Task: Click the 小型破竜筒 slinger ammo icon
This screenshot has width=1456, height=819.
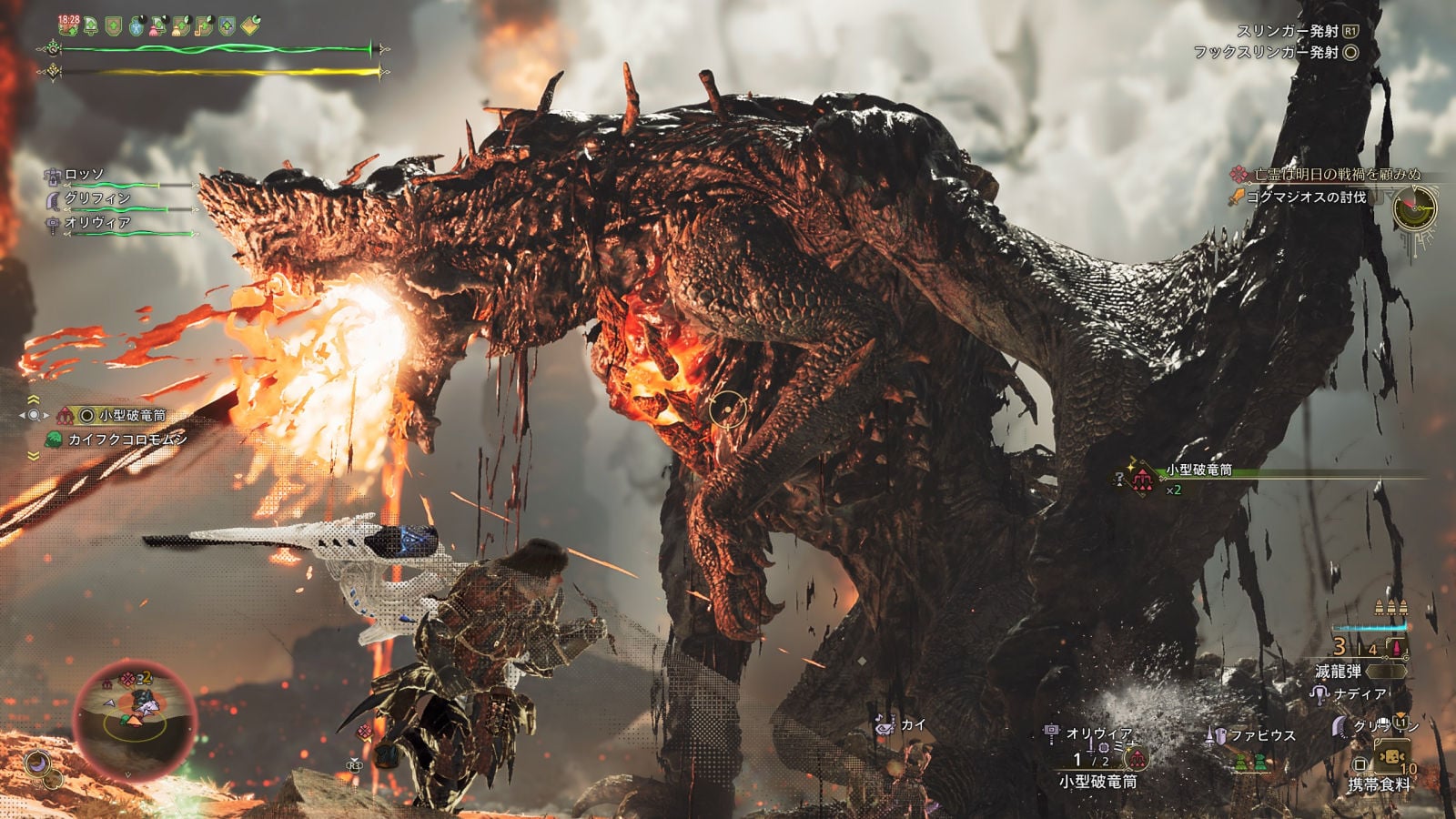Action: click(1135, 758)
